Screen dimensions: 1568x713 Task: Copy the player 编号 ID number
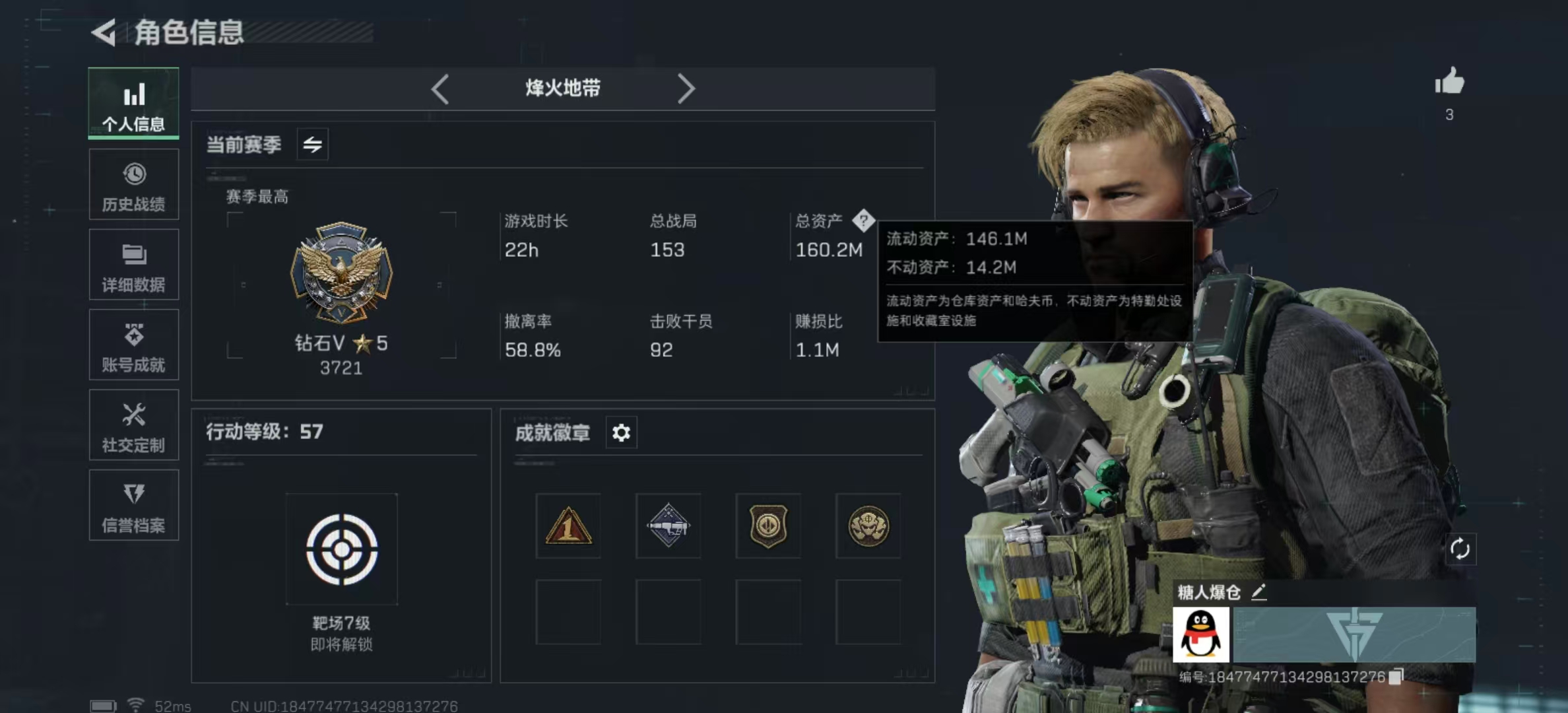(x=1396, y=677)
